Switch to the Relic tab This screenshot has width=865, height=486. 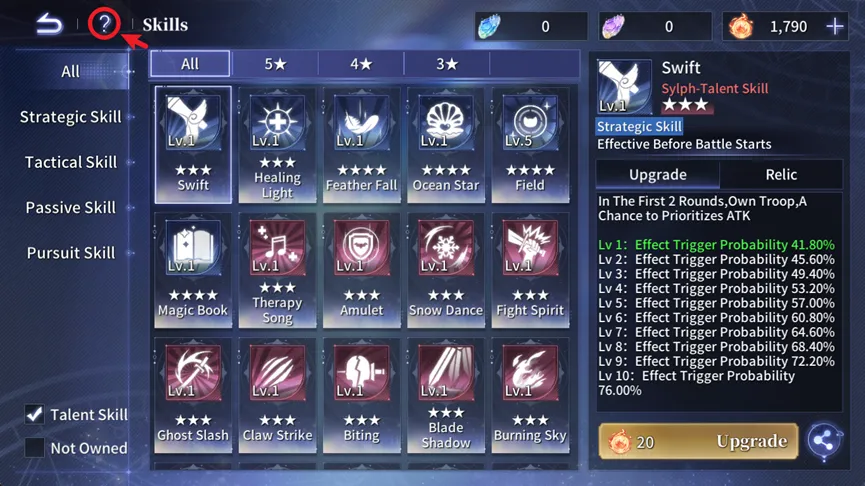tap(780, 174)
